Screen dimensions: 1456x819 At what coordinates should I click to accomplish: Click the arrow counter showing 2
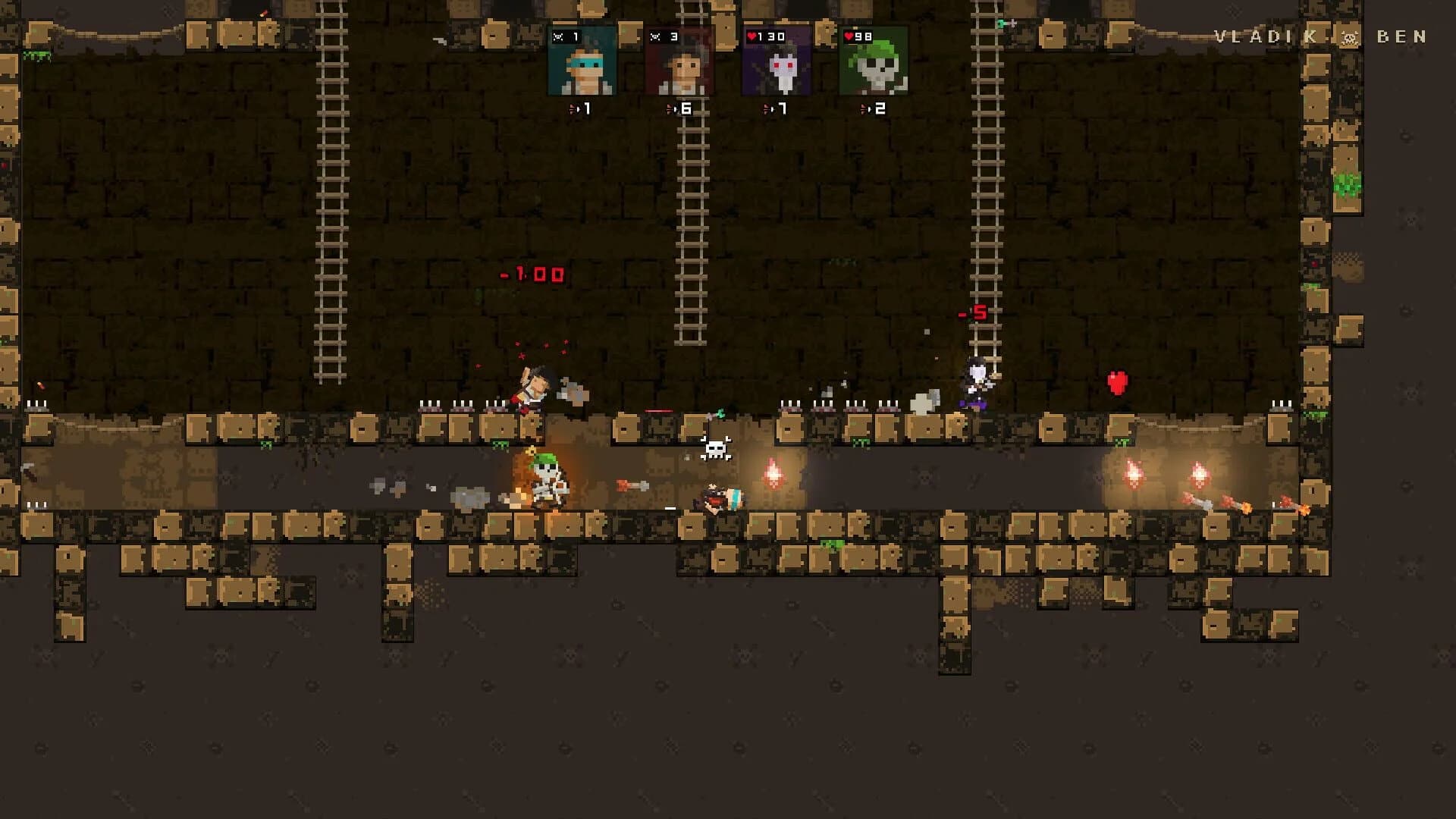874,108
